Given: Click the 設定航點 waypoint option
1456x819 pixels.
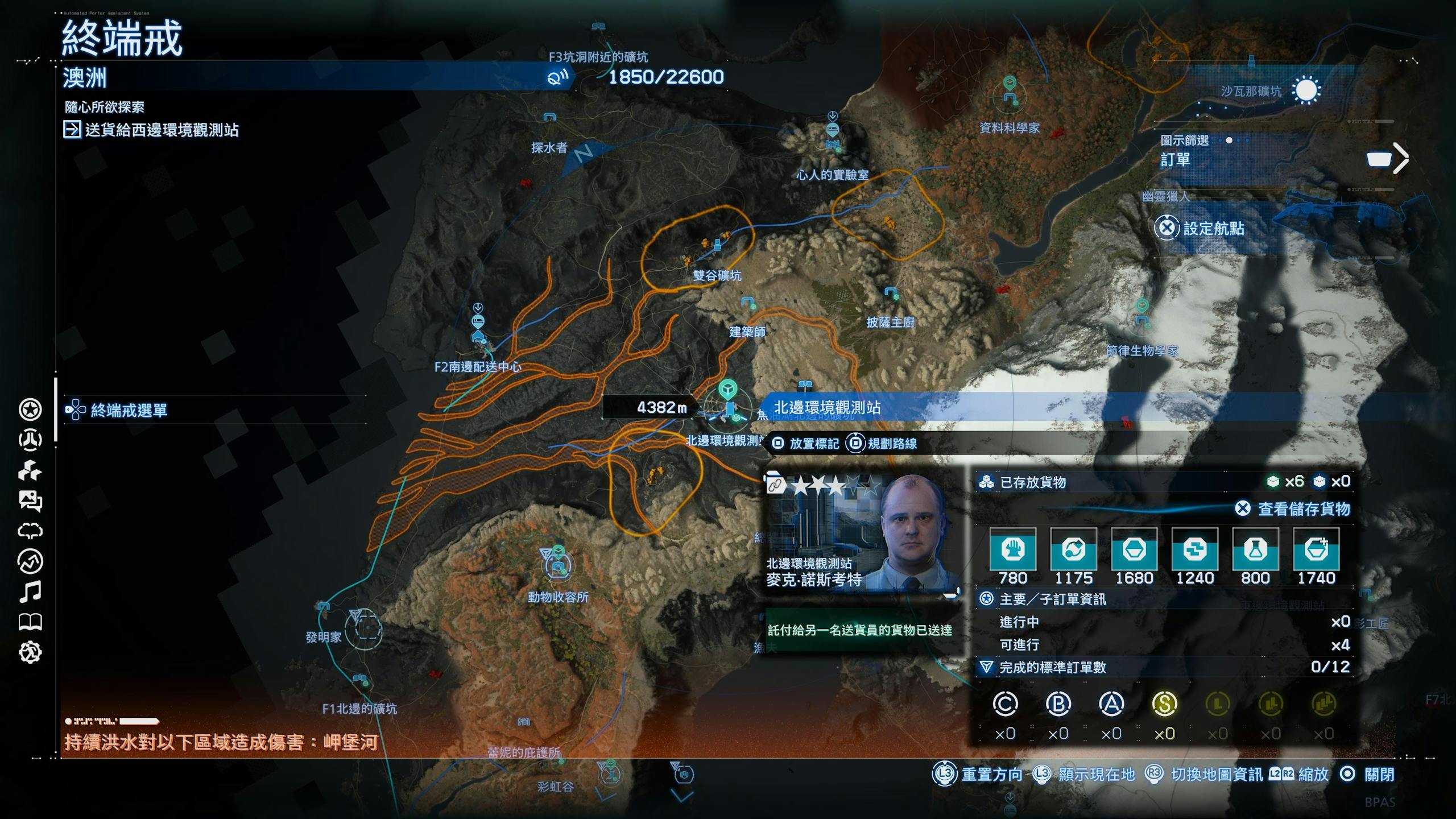Looking at the screenshot, I should point(1213,229).
